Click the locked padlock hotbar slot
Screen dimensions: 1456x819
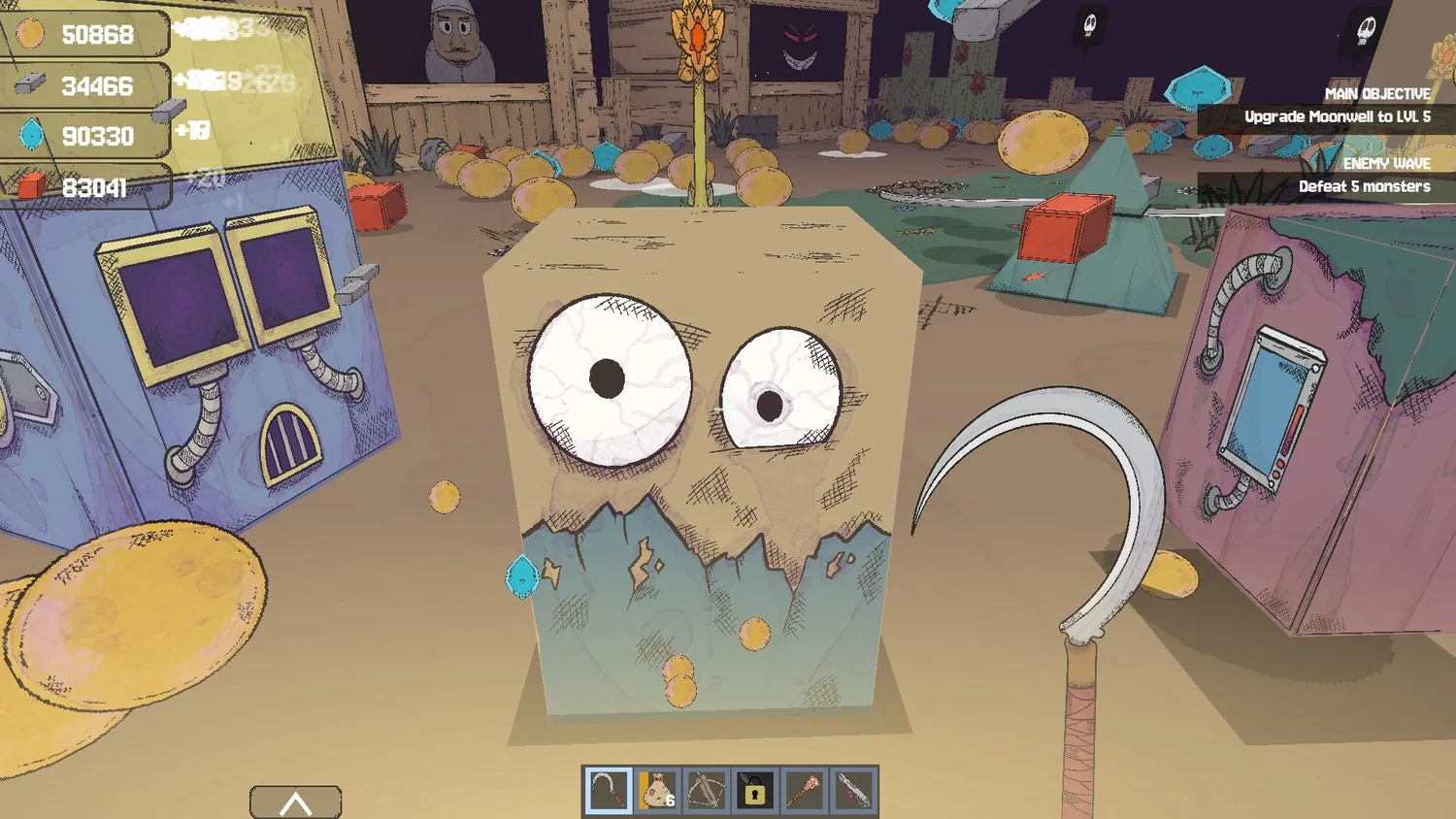point(754,792)
